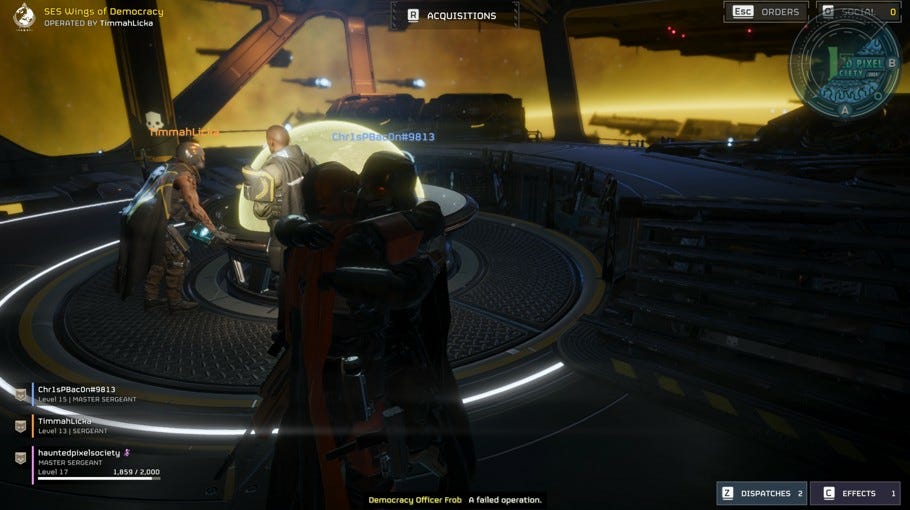This screenshot has width=910, height=510.
Task: Open the Orders panel
Action: pos(767,12)
